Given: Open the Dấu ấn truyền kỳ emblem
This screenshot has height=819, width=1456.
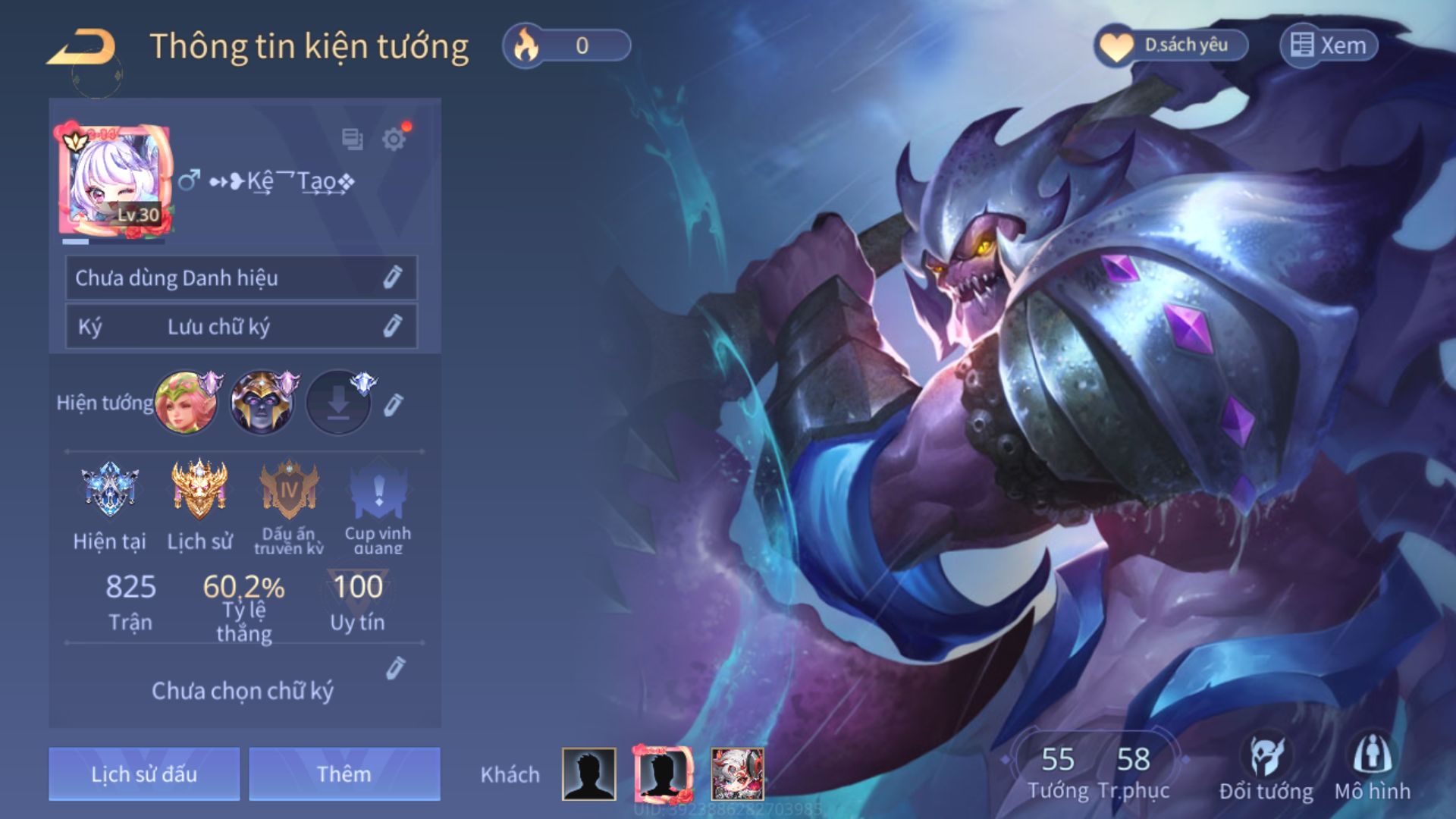Looking at the screenshot, I should click(x=289, y=490).
